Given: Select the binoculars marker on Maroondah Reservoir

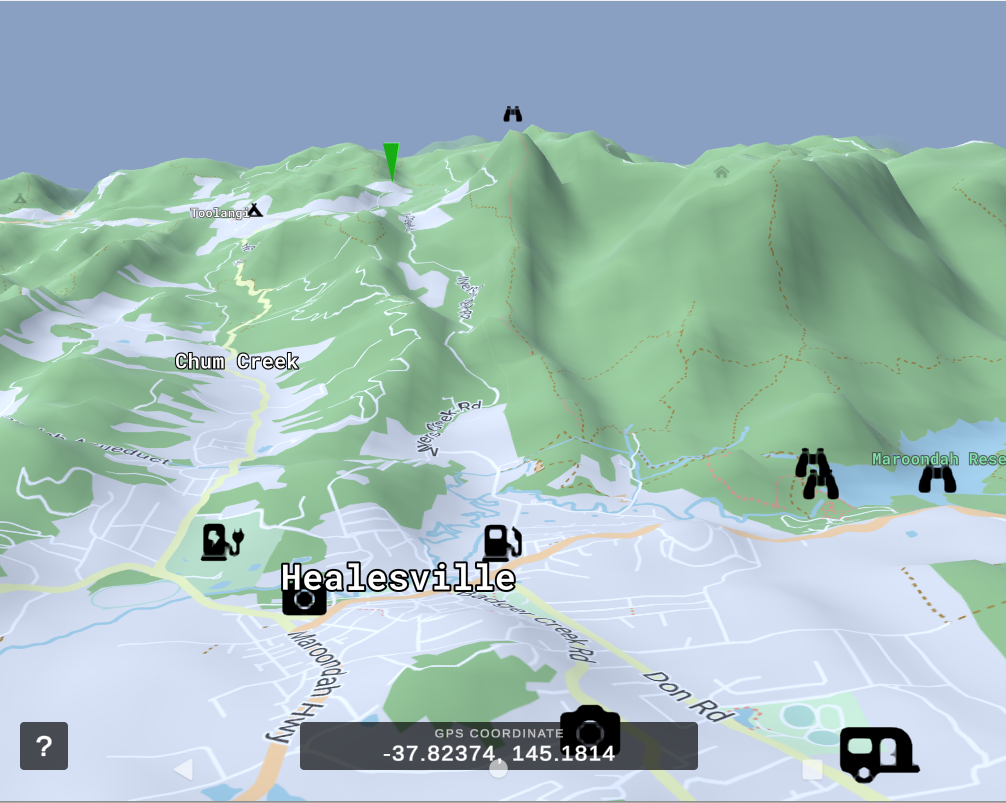Looking at the screenshot, I should pyautogui.click(x=937, y=479).
